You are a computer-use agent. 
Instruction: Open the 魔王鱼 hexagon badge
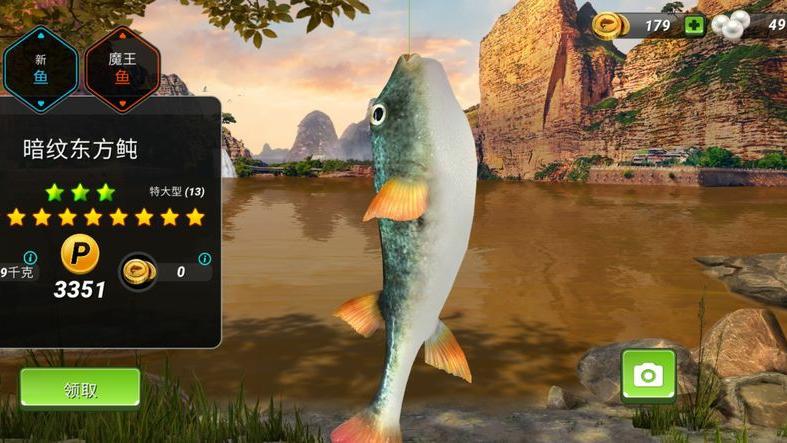pos(122,66)
